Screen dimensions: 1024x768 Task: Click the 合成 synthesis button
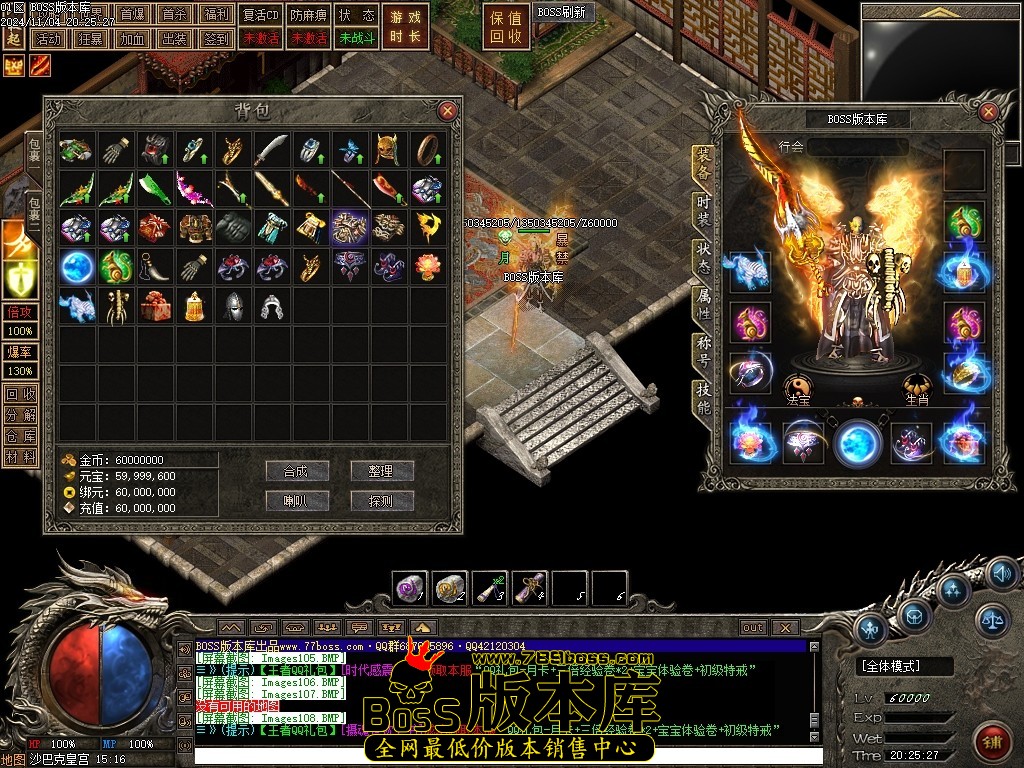pos(297,471)
